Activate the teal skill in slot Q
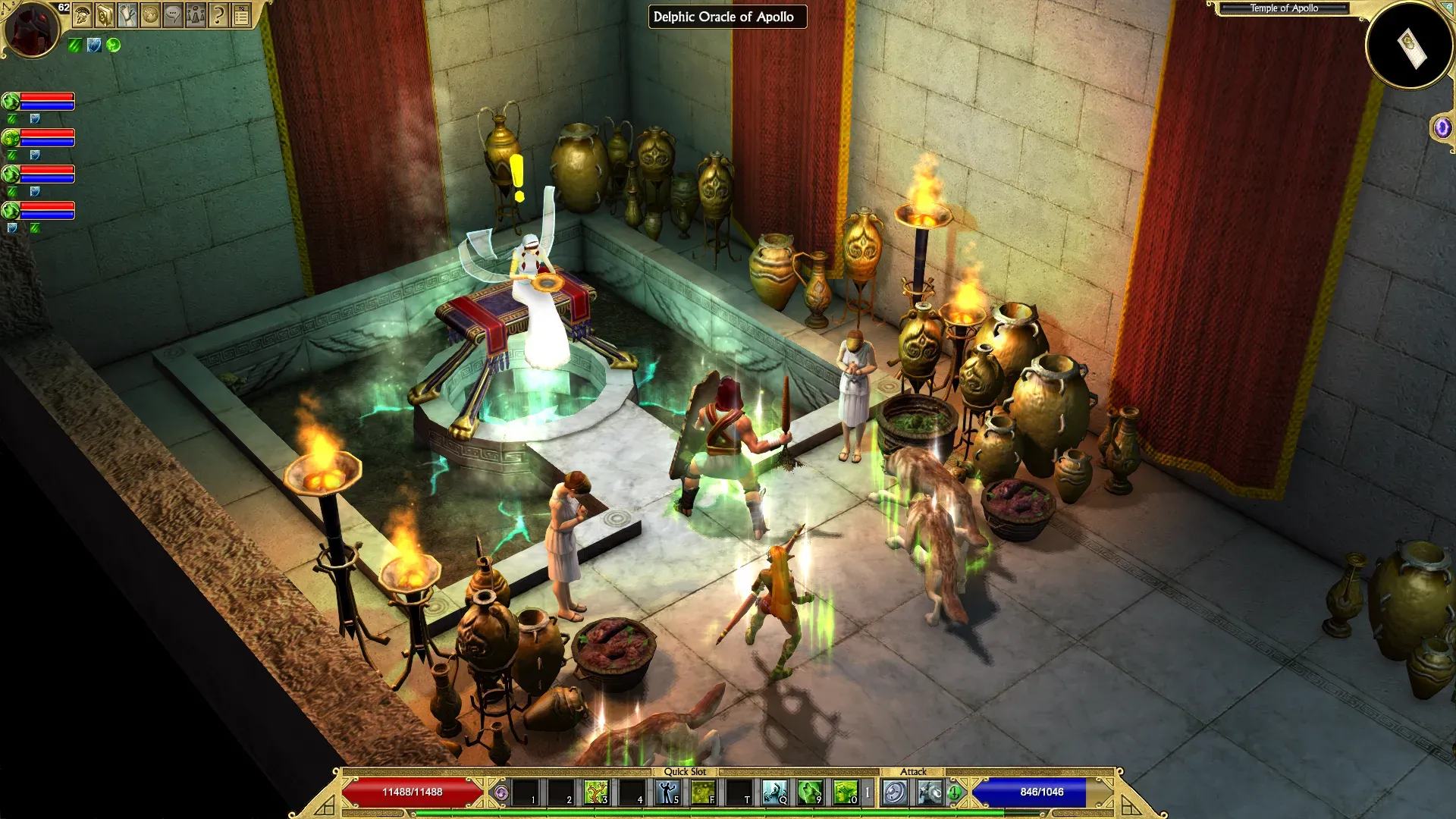 point(774,792)
